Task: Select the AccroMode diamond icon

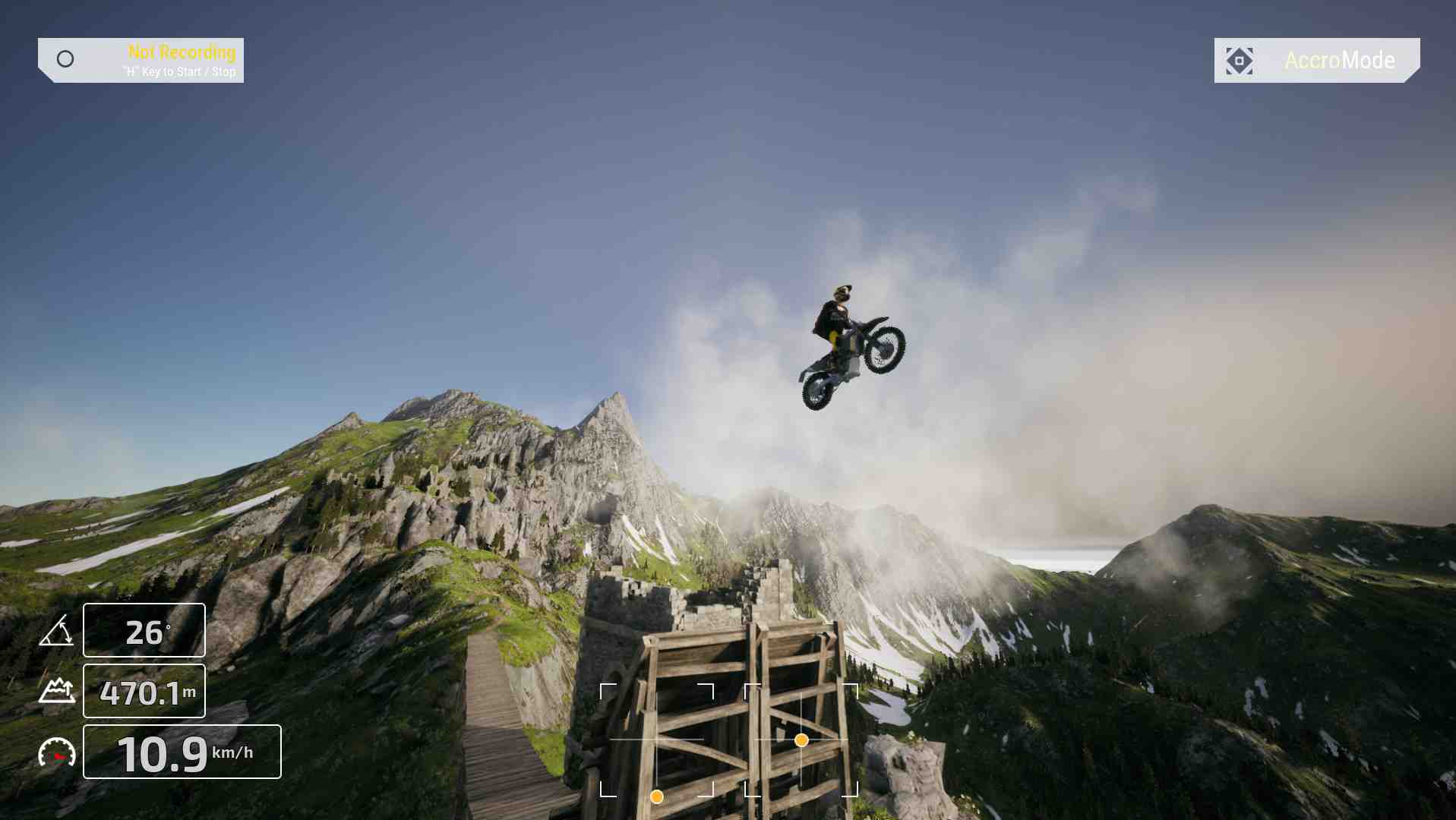Action: [x=1239, y=61]
